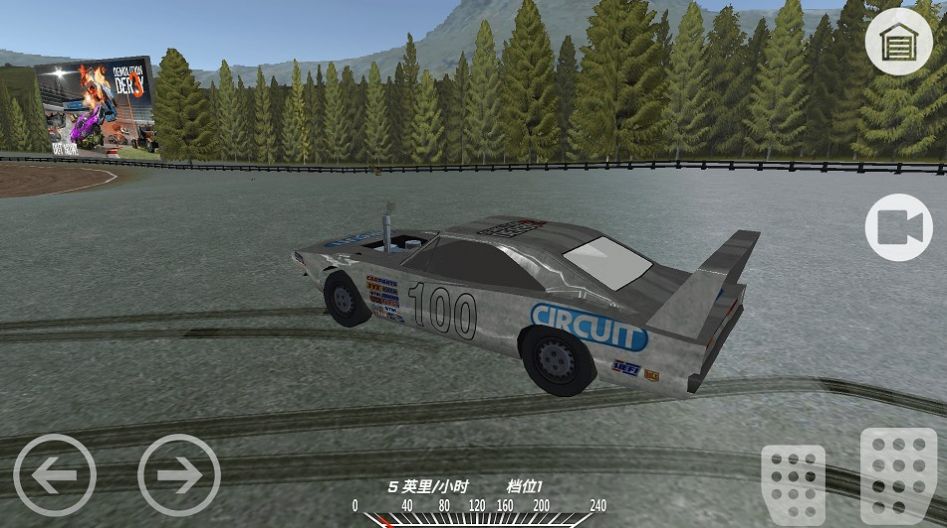Open the garage menu button
This screenshot has height=528, width=947.
[x=898, y=41]
